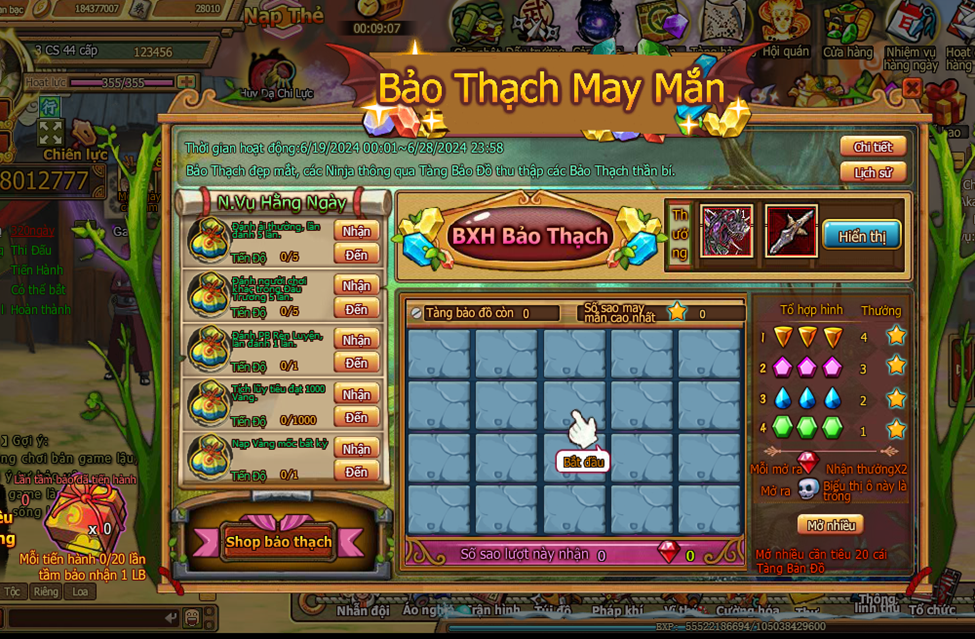Open the BXH Bảo Thạch ranking
Screen dimensions: 975x639
click(529, 236)
